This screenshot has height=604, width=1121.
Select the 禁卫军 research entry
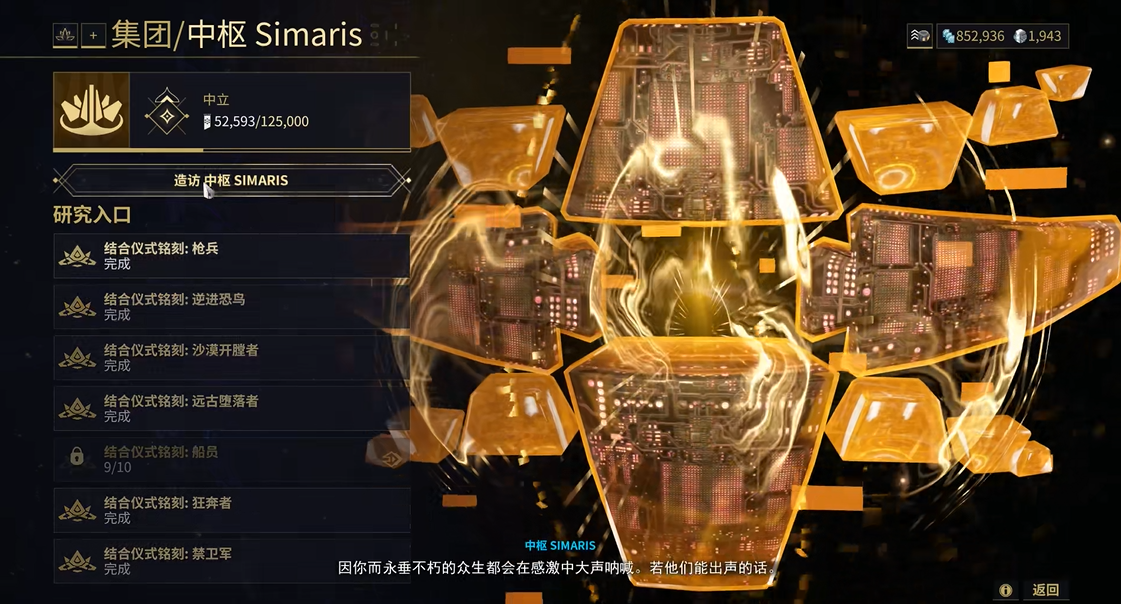click(x=231, y=561)
